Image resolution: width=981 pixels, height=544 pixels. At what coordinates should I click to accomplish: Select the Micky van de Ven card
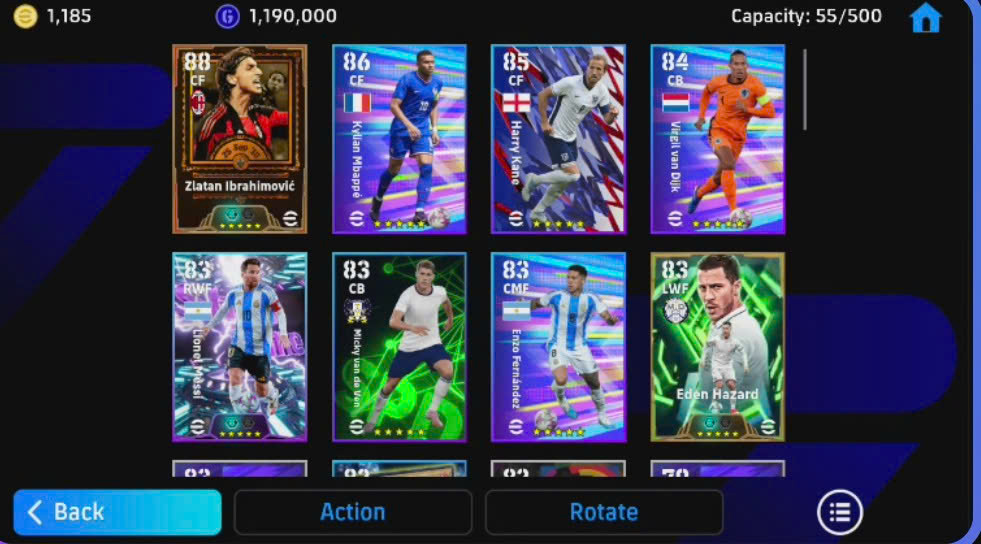[x=399, y=347]
